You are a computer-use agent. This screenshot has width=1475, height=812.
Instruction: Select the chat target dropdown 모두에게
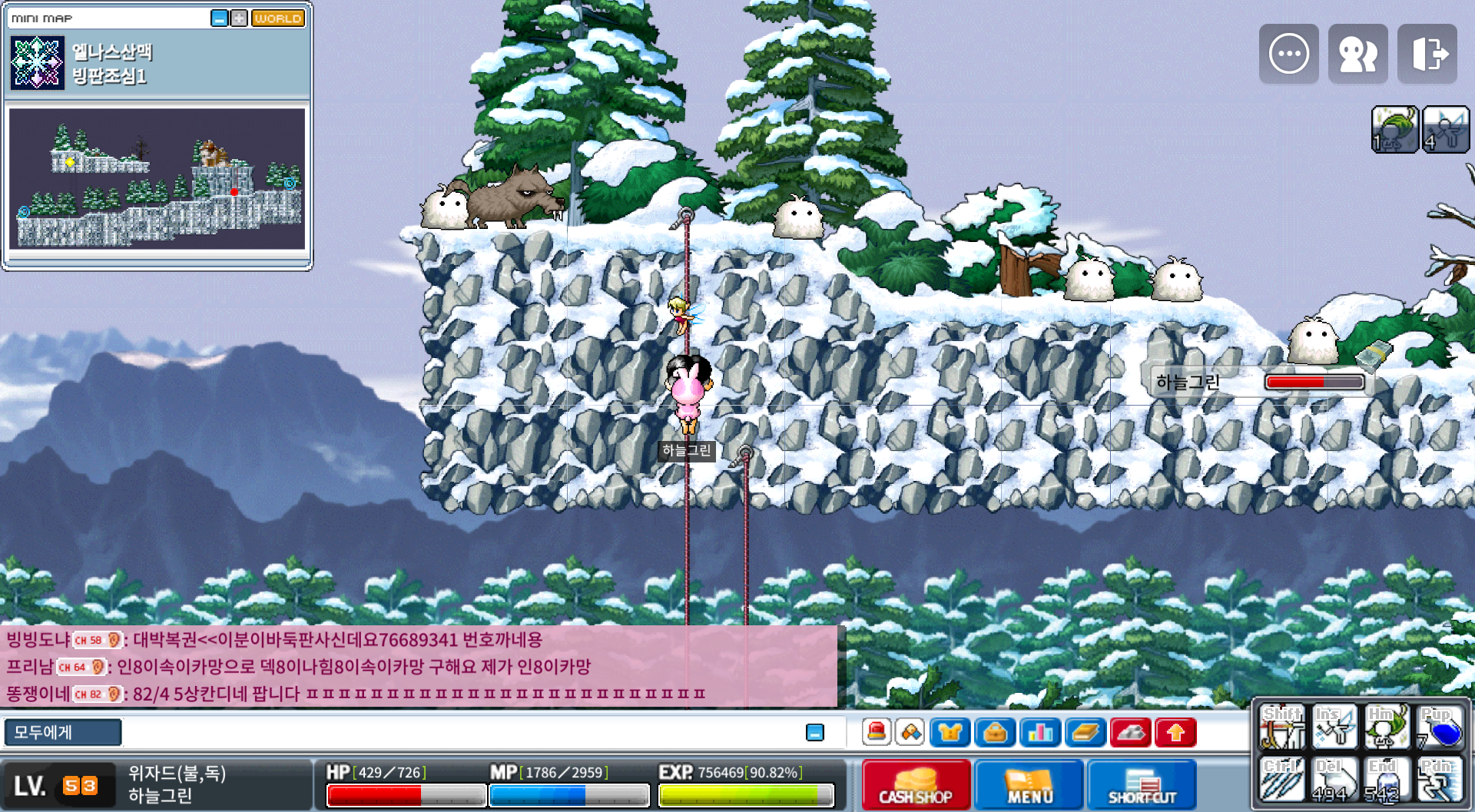[x=63, y=732]
